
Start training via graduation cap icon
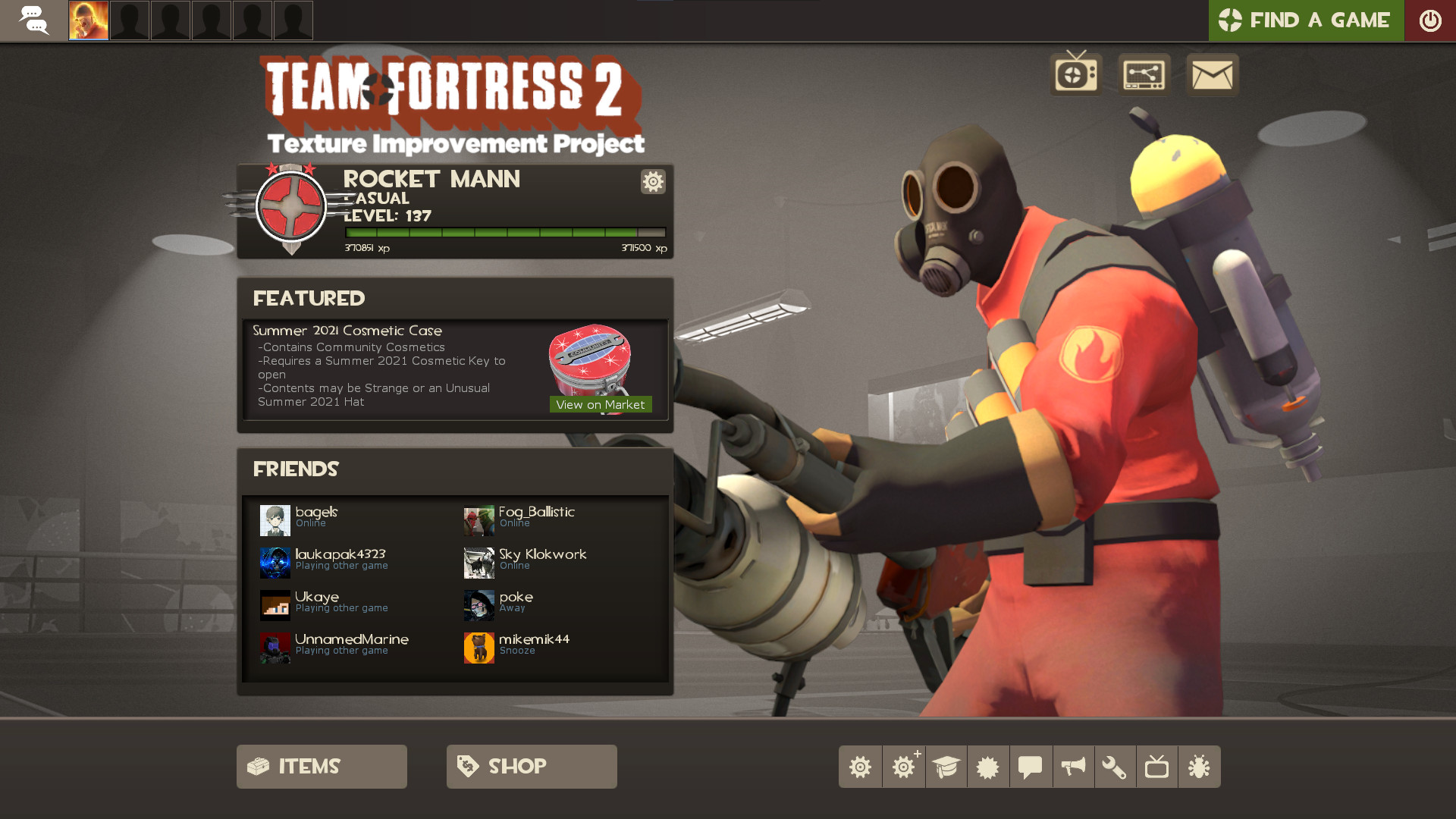pos(945,766)
